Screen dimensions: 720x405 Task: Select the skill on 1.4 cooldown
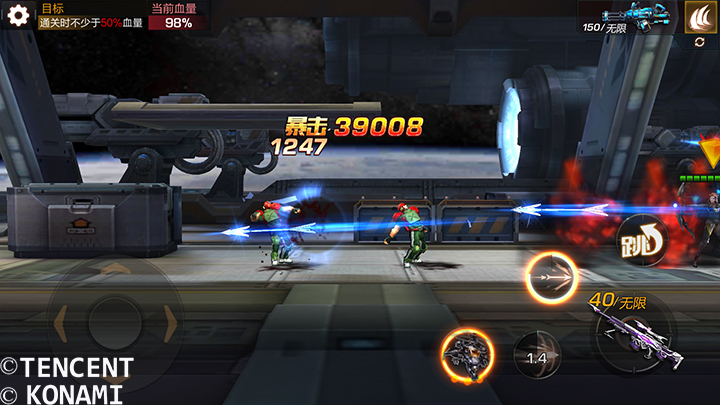point(537,356)
